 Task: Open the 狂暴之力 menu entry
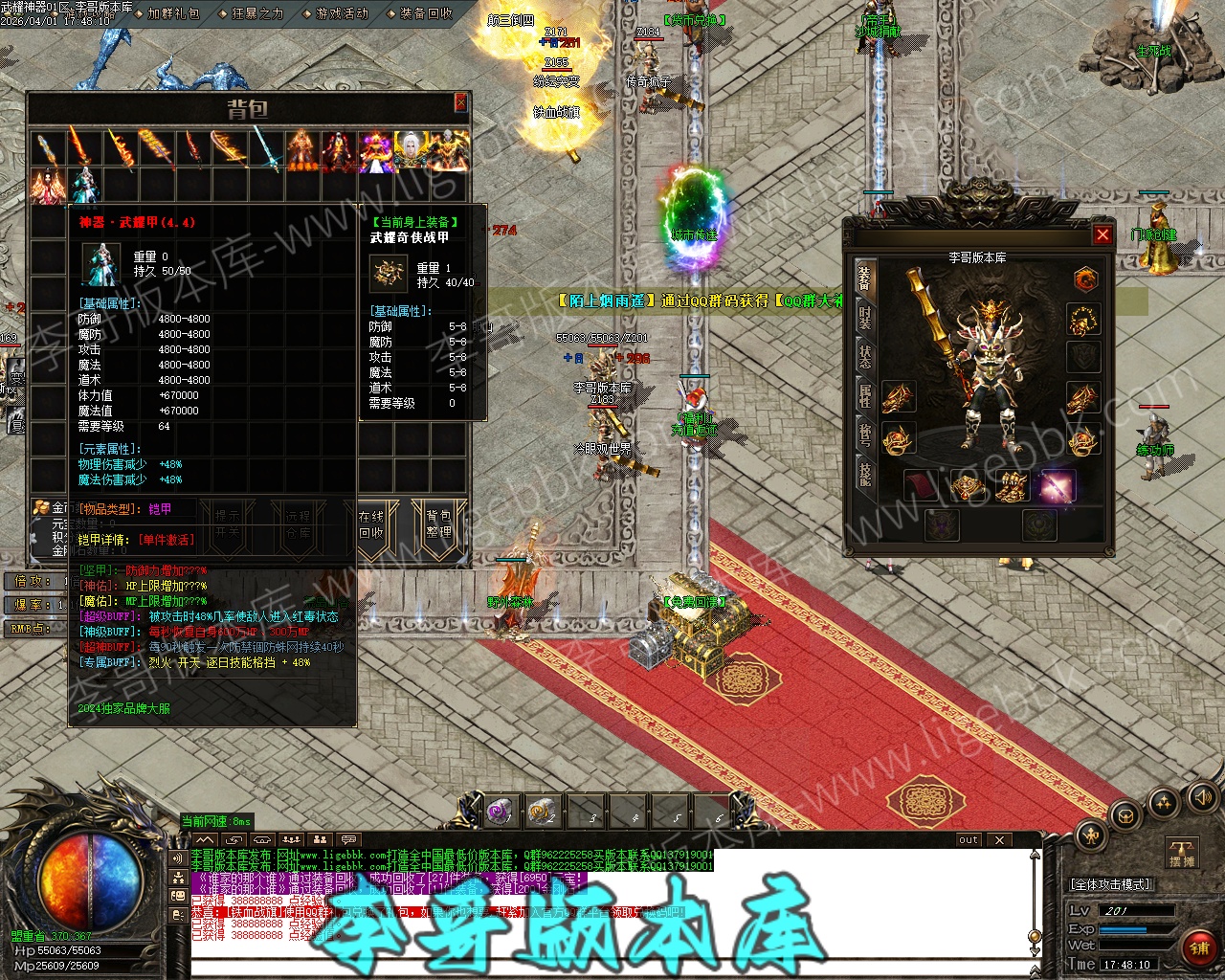pyautogui.click(x=257, y=13)
